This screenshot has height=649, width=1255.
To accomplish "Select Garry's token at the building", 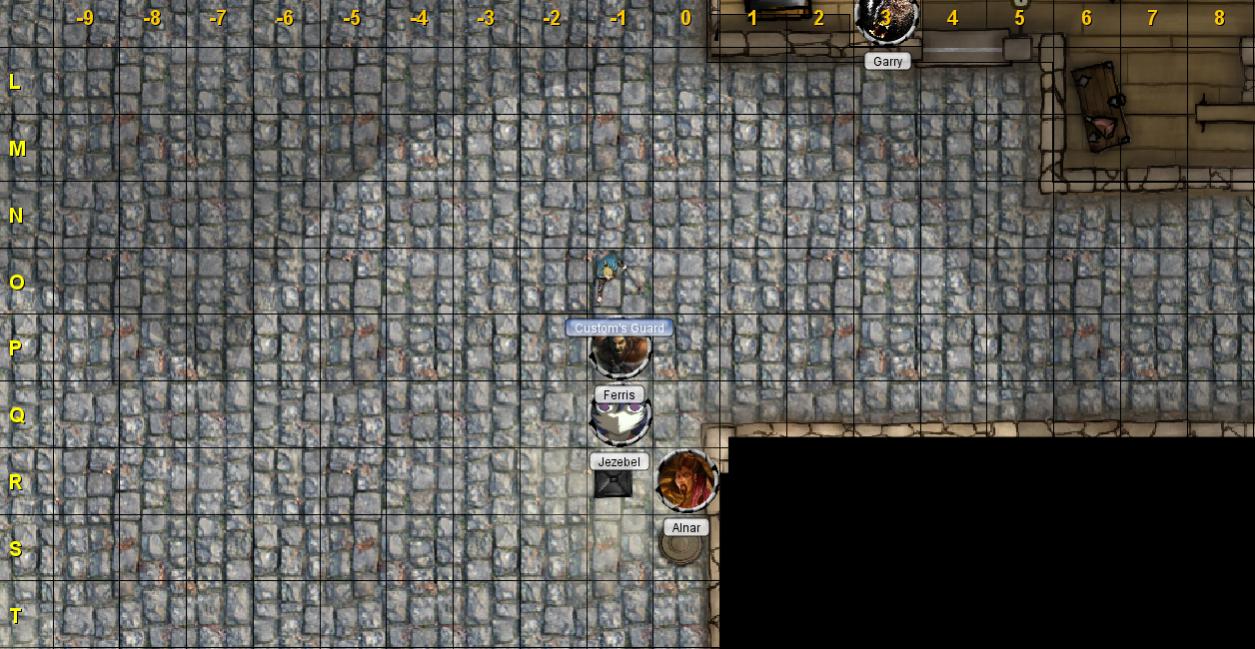I will pyautogui.click(x=886, y=20).
